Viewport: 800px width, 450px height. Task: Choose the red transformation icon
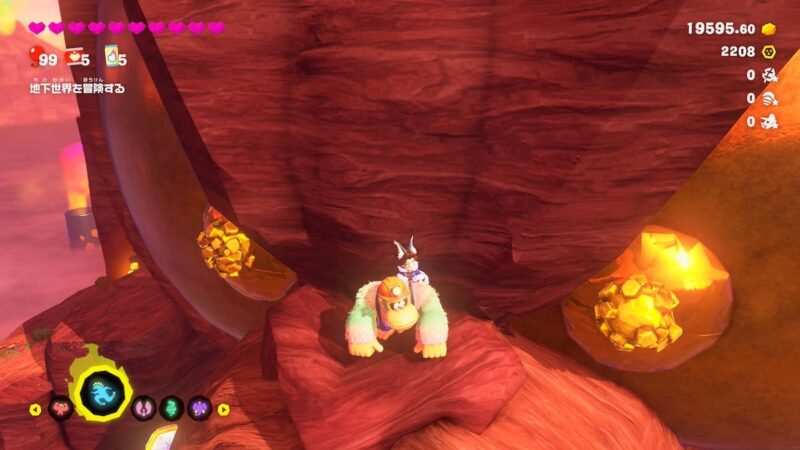coord(60,408)
